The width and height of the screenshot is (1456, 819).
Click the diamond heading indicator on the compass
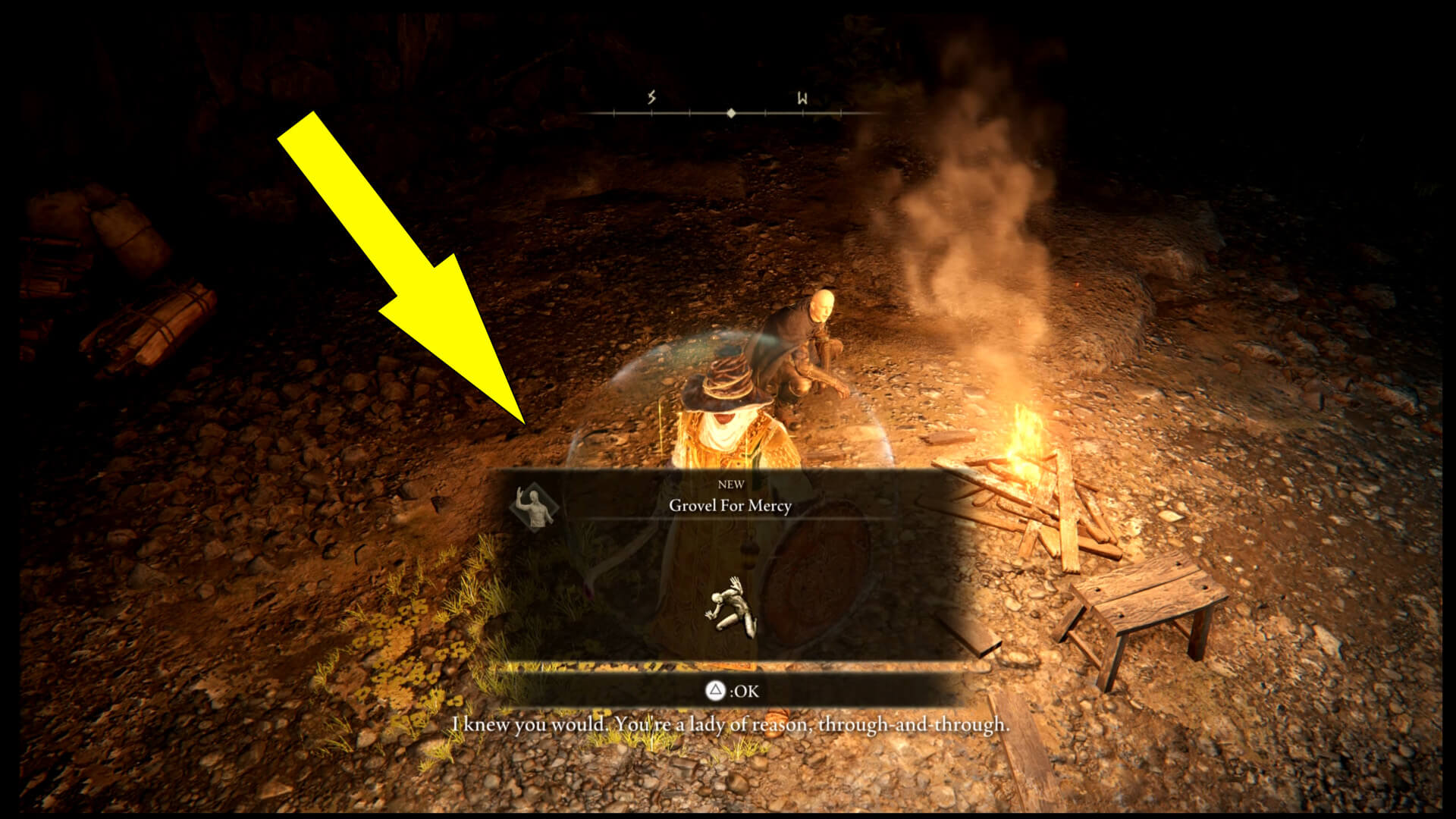click(730, 114)
